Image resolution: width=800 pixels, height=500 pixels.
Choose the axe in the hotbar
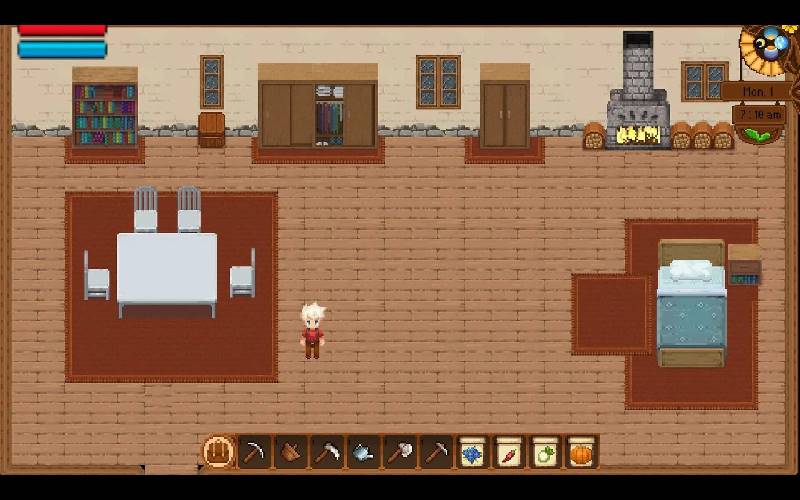click(399, 452)
